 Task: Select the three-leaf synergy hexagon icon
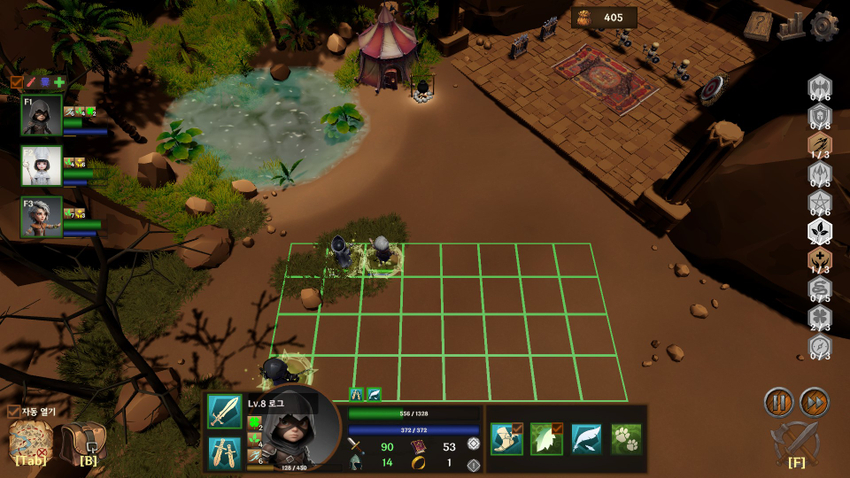[x=819, y=231]
